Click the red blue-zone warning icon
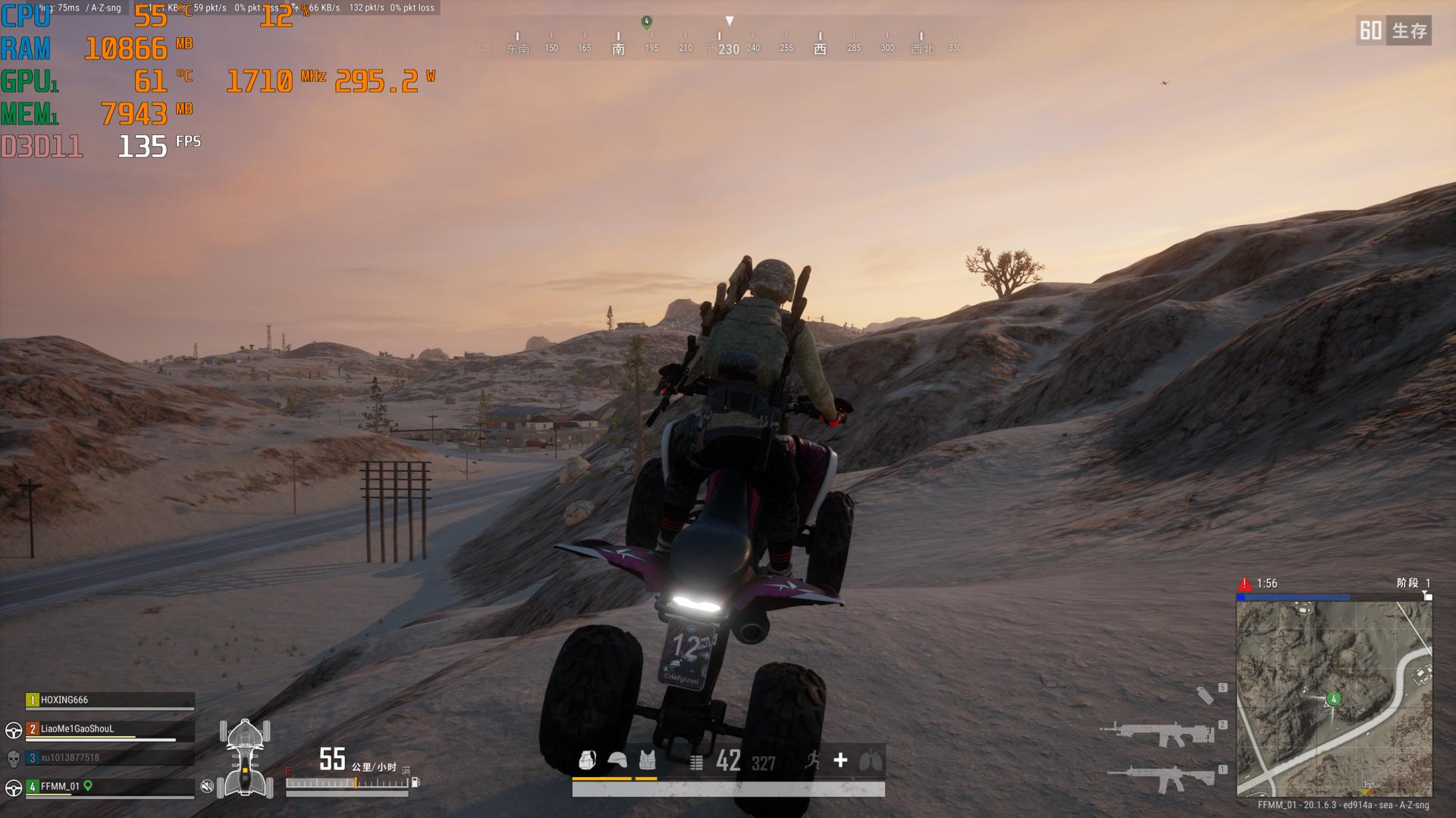Viewport: 1456px width, 818px height. [x=1244, y=584]
